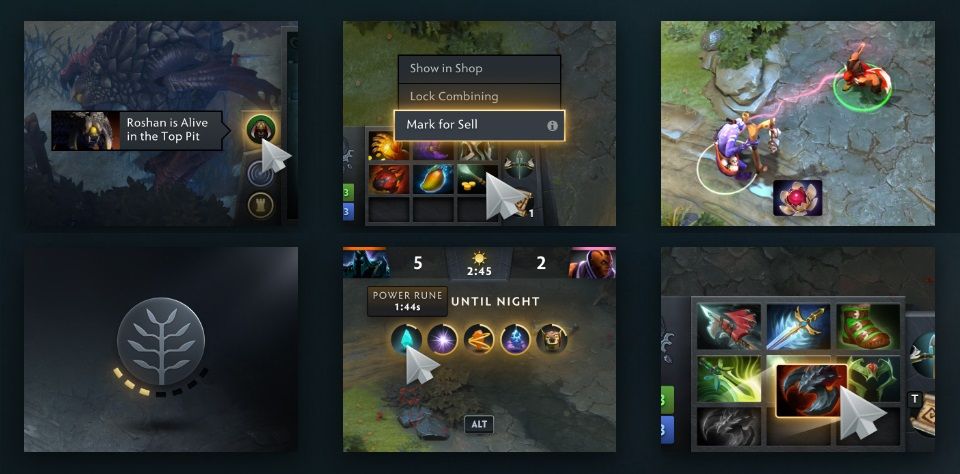Click the day-night clock showing 2:45
This screenshot has height=474, width=960.
(480, 264)
